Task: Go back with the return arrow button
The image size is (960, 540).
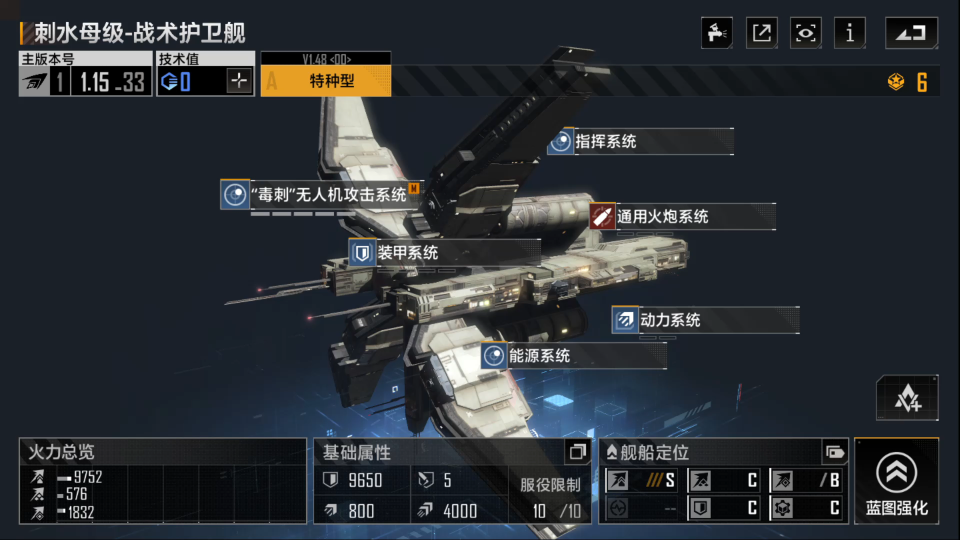Action: click(911, 33)
